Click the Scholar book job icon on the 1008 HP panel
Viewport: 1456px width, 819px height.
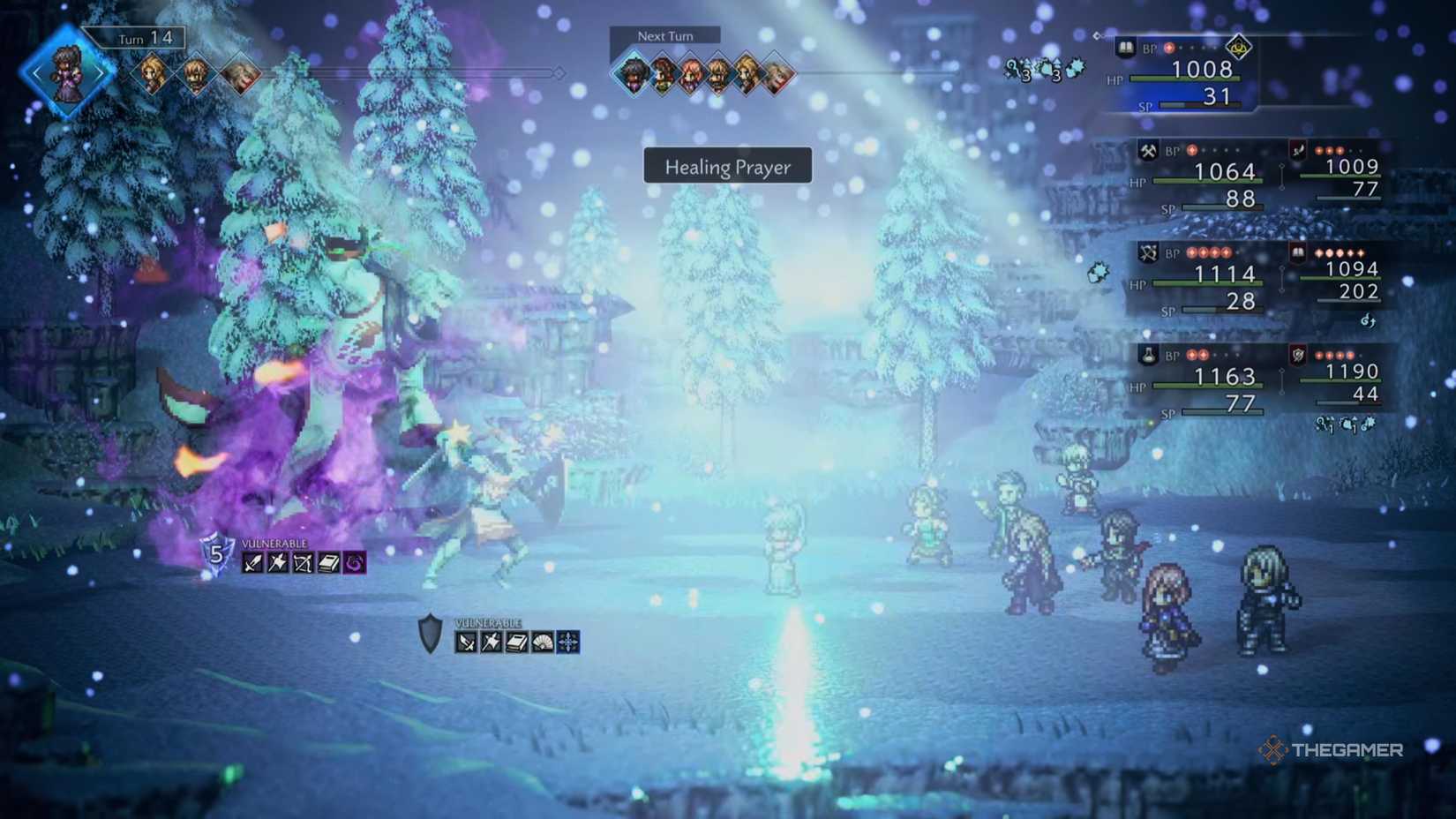coord(1127,49)
